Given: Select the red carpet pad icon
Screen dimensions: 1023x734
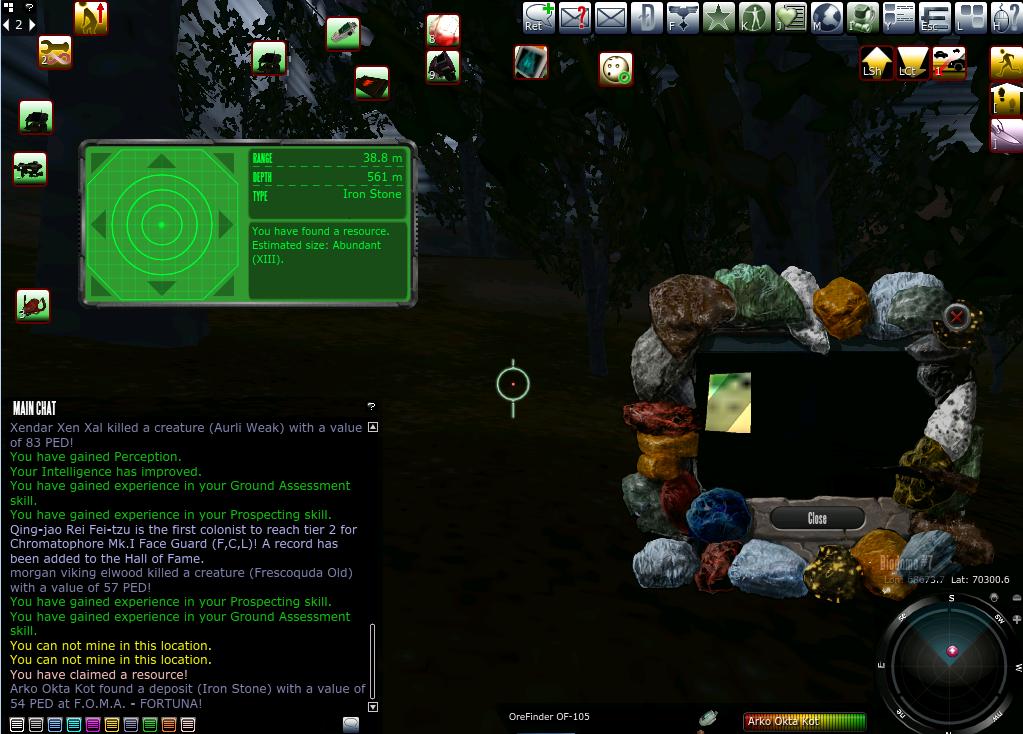Looking at the screenshot, I should 372,82.
